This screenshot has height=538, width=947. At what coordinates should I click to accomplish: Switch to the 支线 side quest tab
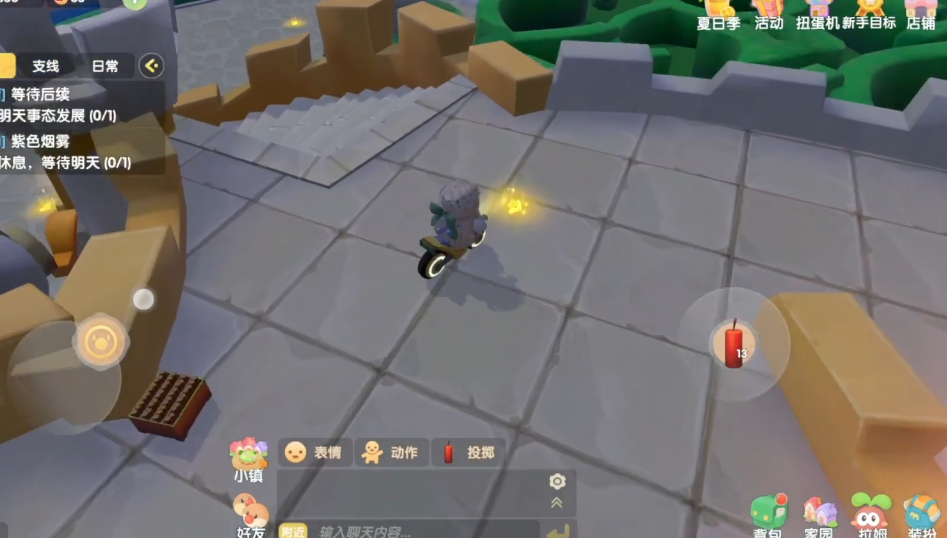tap(46, 66)
